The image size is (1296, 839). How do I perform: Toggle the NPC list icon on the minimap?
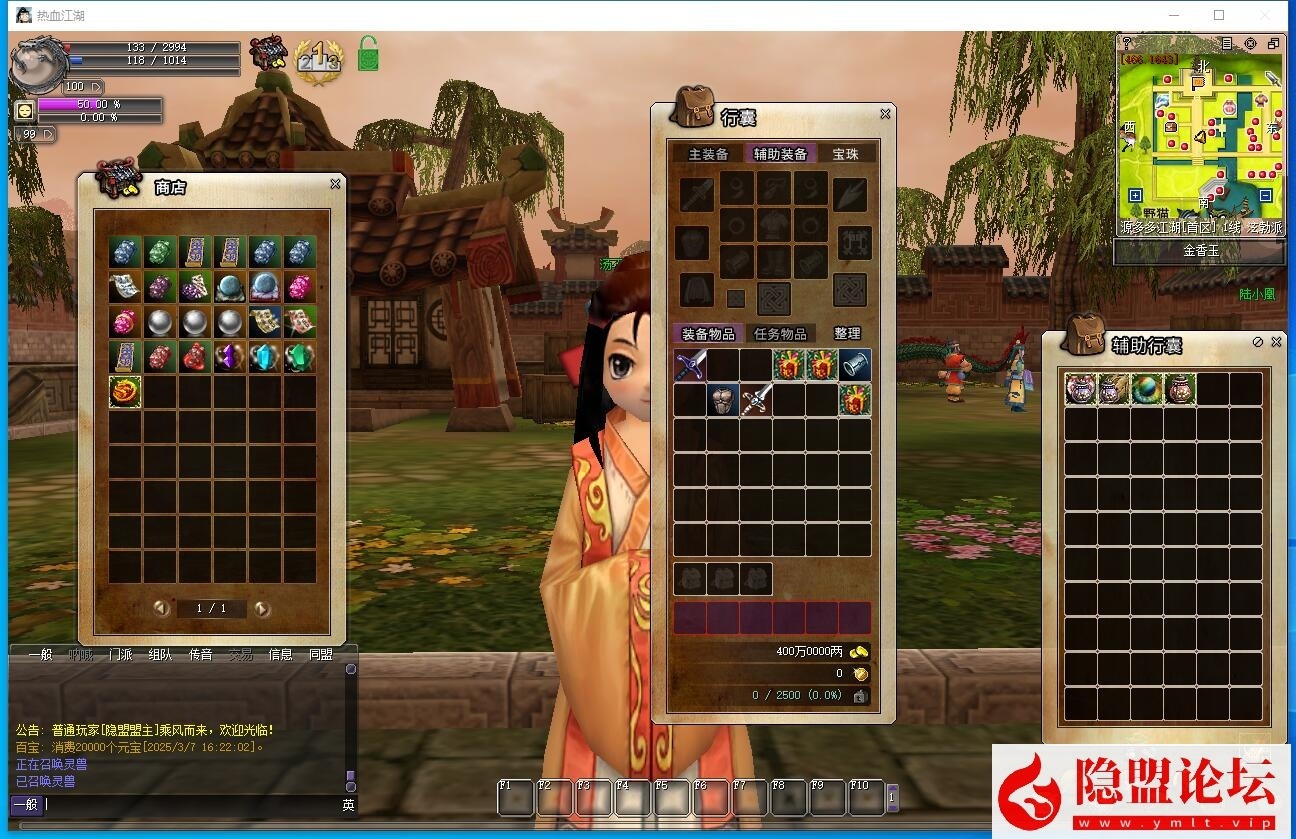click(1227, 44)
